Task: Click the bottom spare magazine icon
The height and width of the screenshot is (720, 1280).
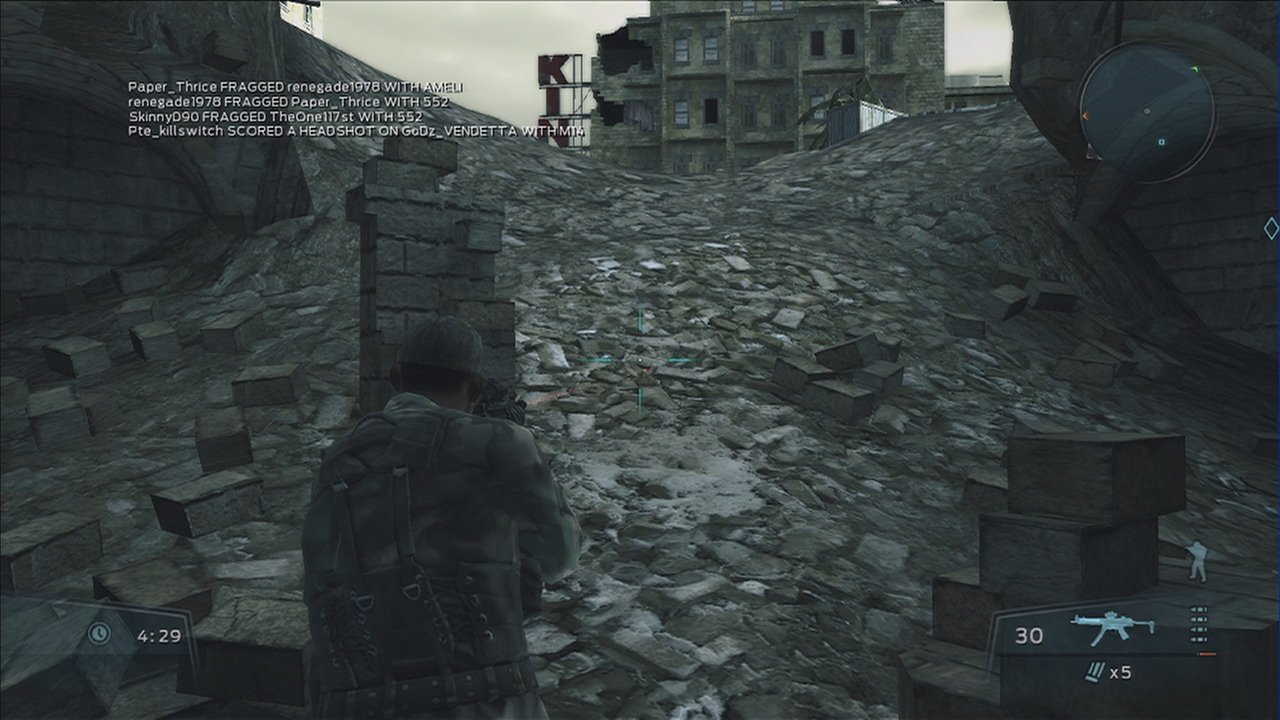Action: [1198, 639]
